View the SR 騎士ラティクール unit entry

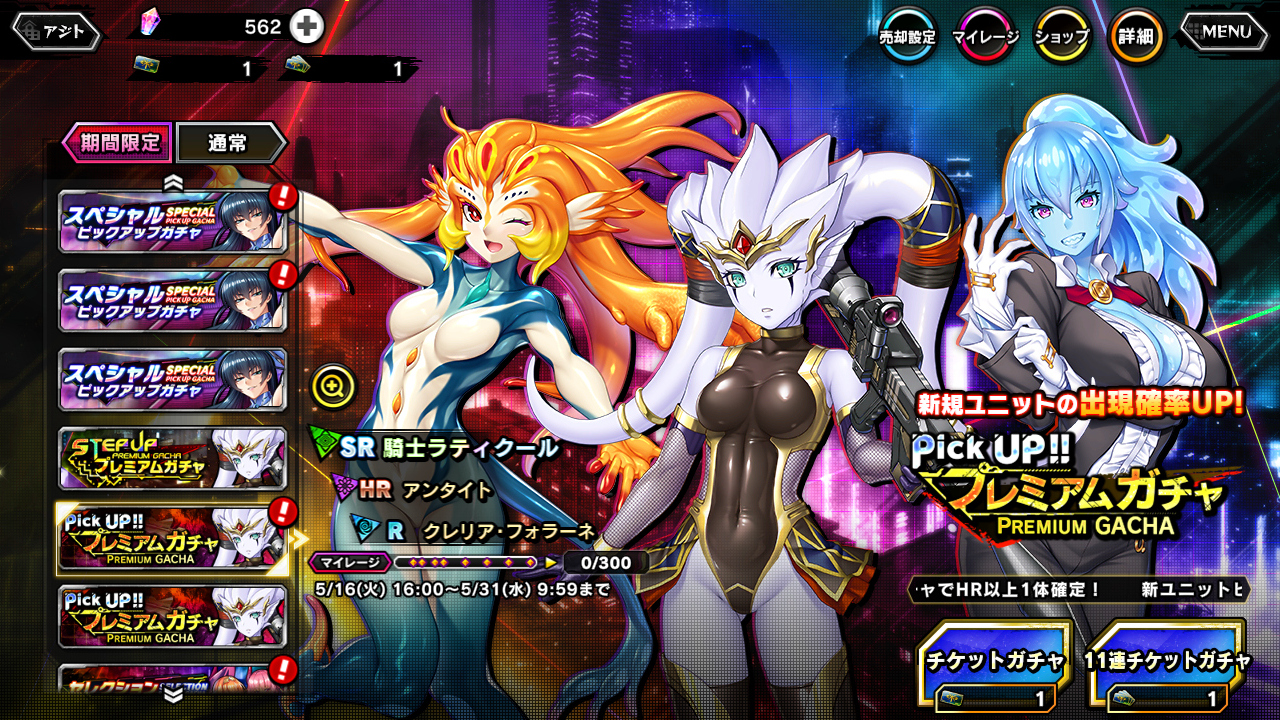tap(448, 448)
